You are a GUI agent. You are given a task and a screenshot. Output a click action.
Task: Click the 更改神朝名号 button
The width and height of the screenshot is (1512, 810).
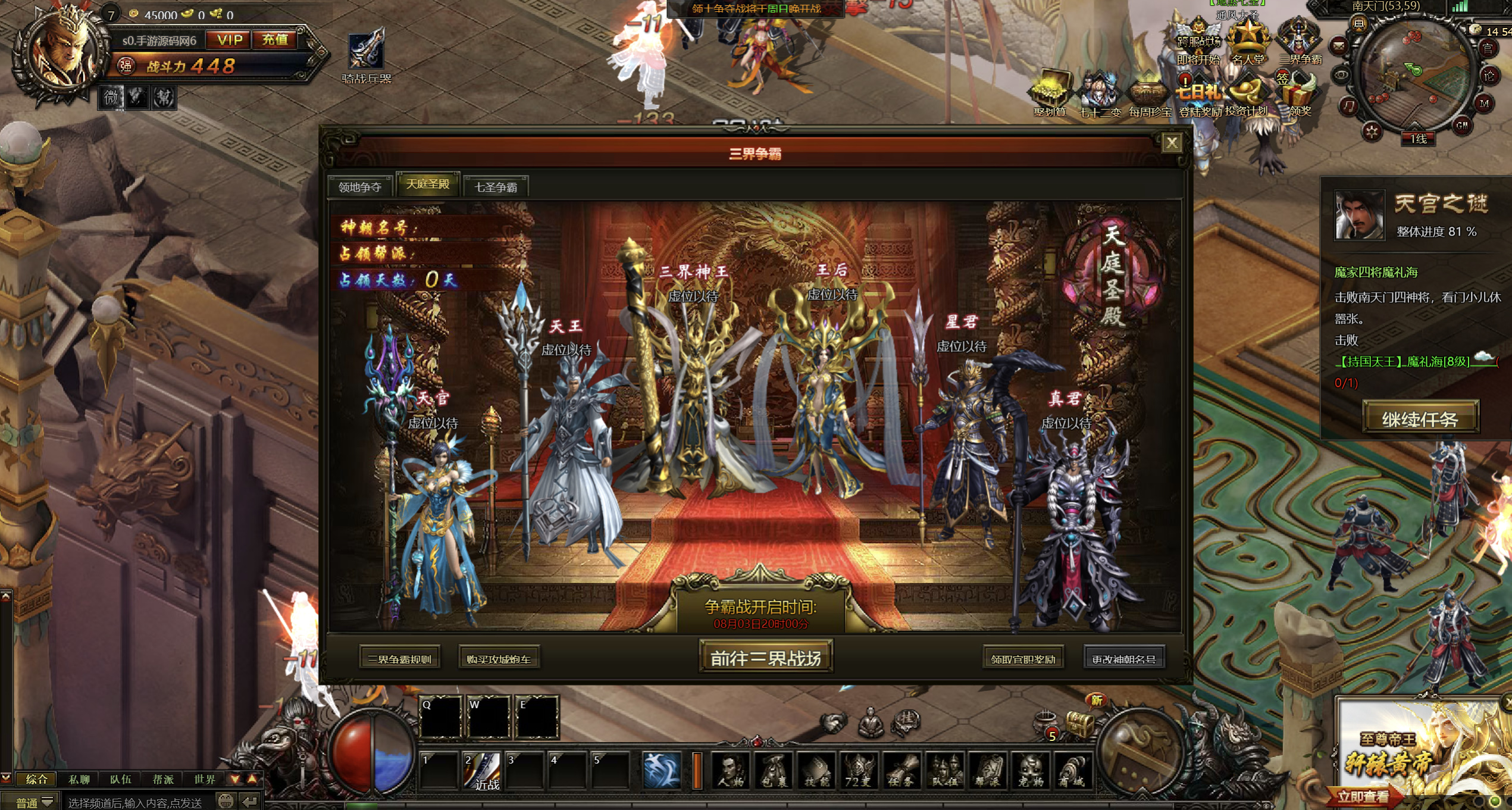pyautogui.click(x=1123, y=659)
